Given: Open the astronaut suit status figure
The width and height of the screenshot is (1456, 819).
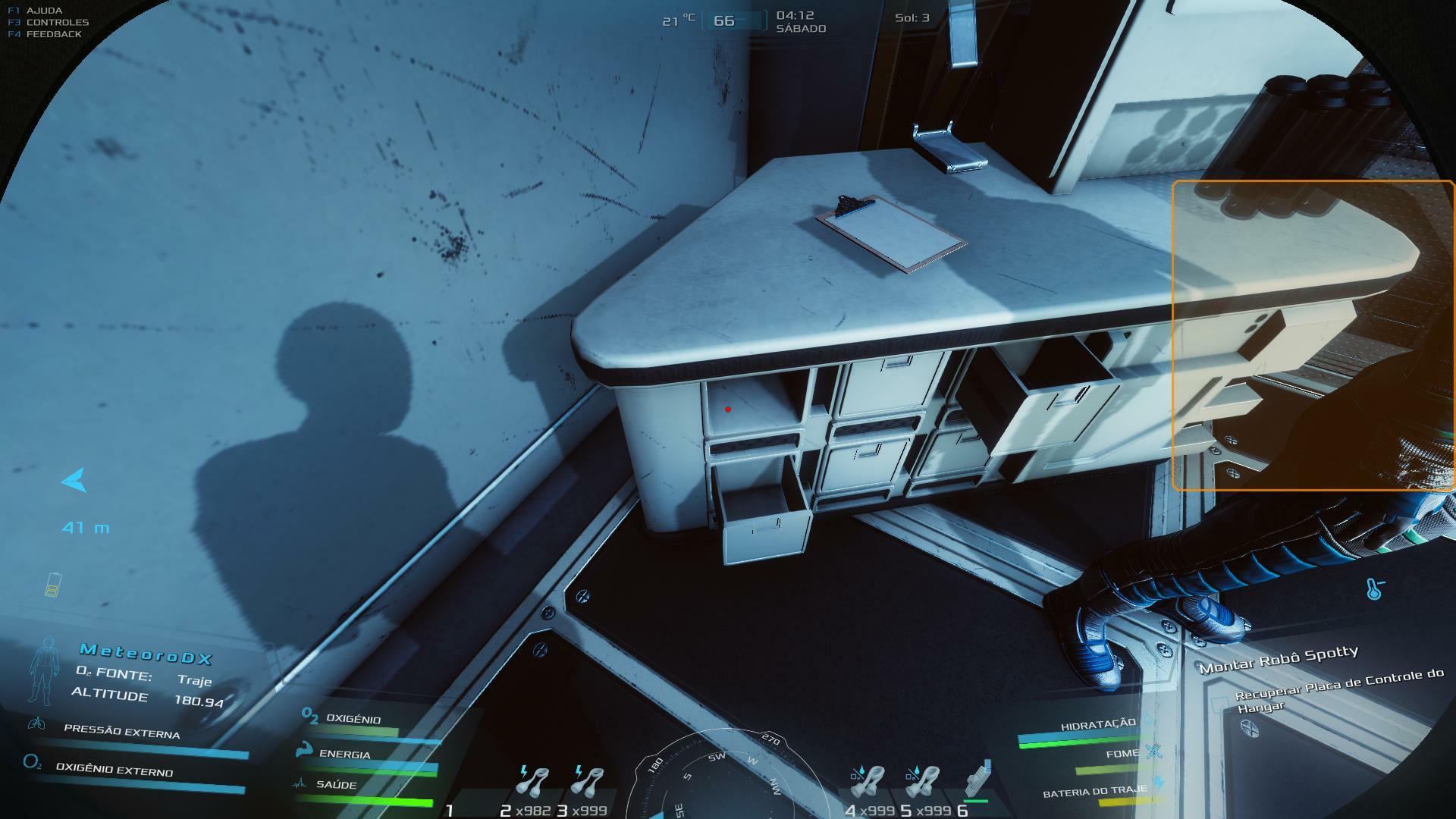Looking at the screenshot, I should click(45, 669).
